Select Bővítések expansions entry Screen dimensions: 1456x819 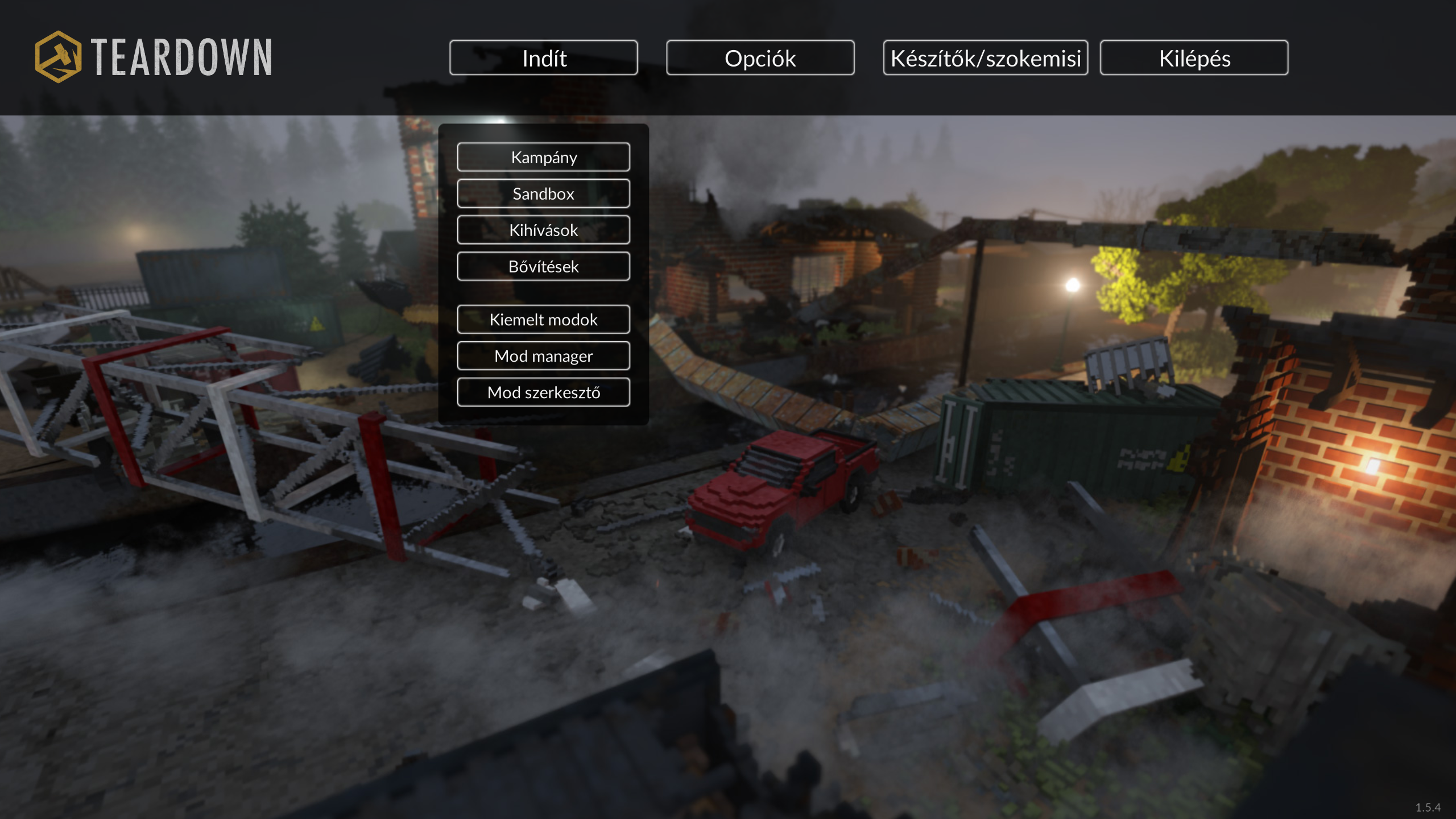(x=543, y=266)
